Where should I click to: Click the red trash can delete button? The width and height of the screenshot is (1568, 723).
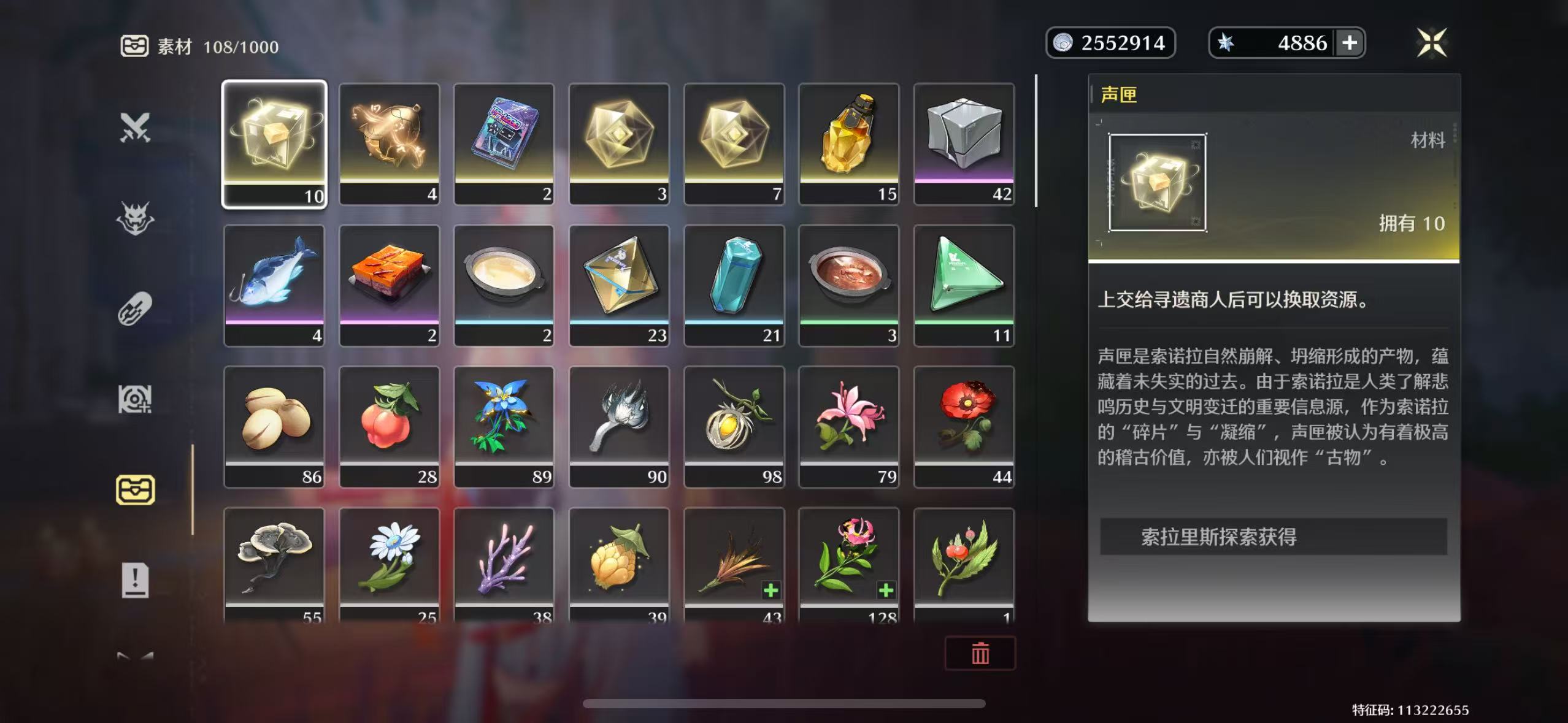pyautogui.click(x=980, y=653)
